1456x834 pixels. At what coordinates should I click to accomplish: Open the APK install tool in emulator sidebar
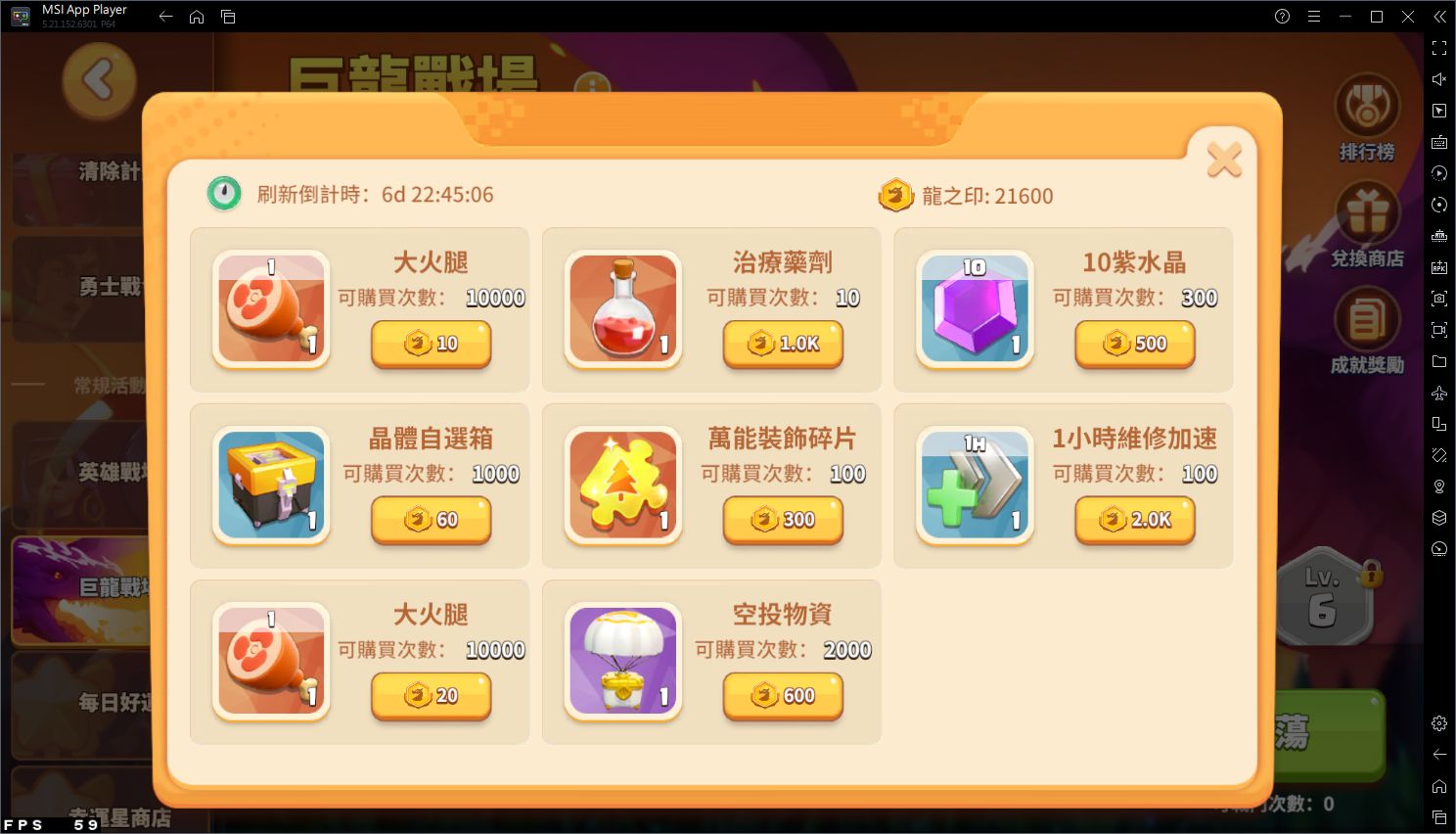(x=1439, y=265)
